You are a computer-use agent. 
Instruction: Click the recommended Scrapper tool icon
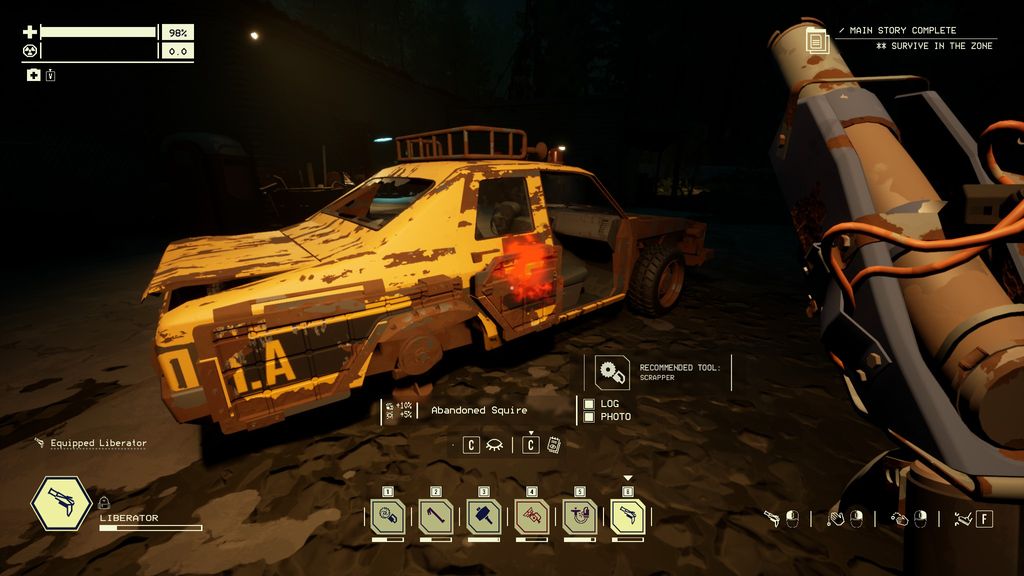(x=609, y=372)
